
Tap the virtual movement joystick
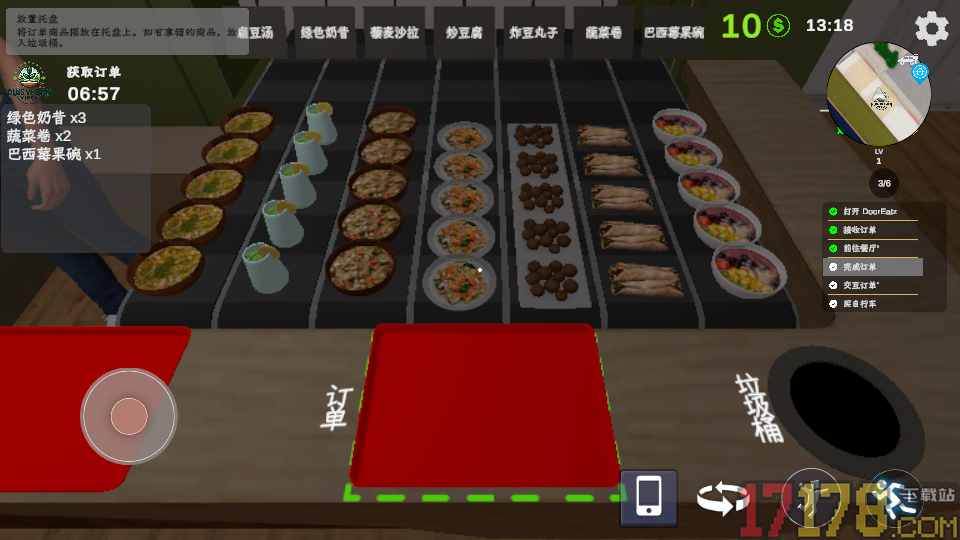coord(129,416)
